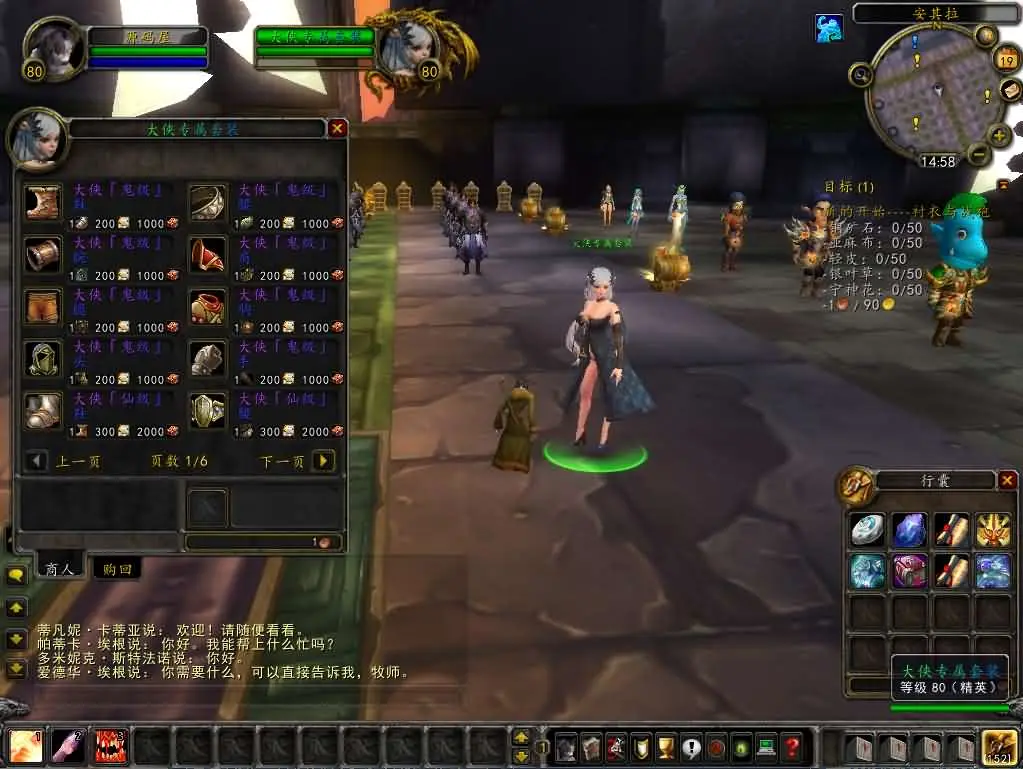Image resolution: width=1023 pixels, height=769 pixels.
Task: Open the red question mark help menu
Action: tap(791, 747)
